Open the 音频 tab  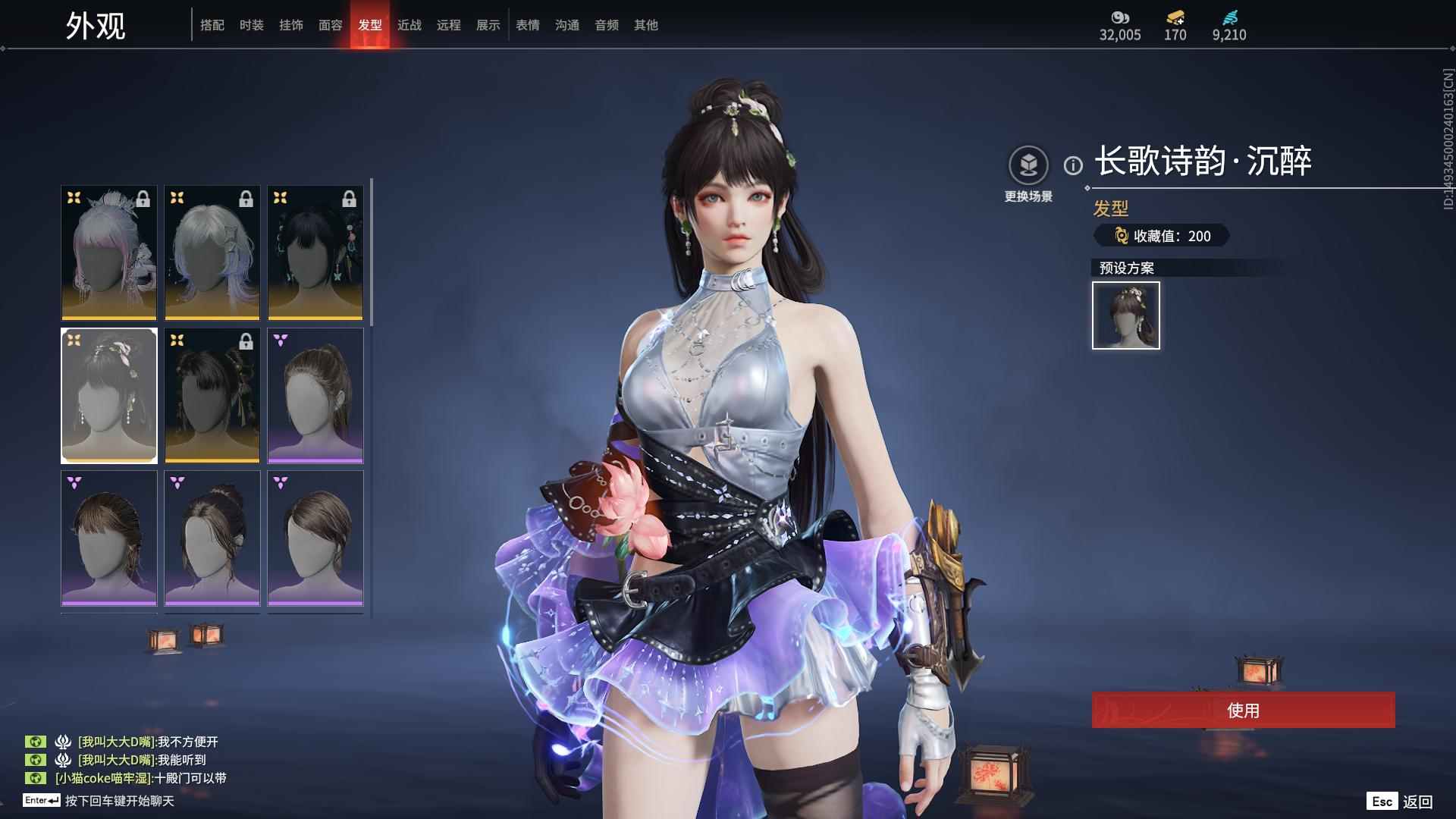[606, 24]
